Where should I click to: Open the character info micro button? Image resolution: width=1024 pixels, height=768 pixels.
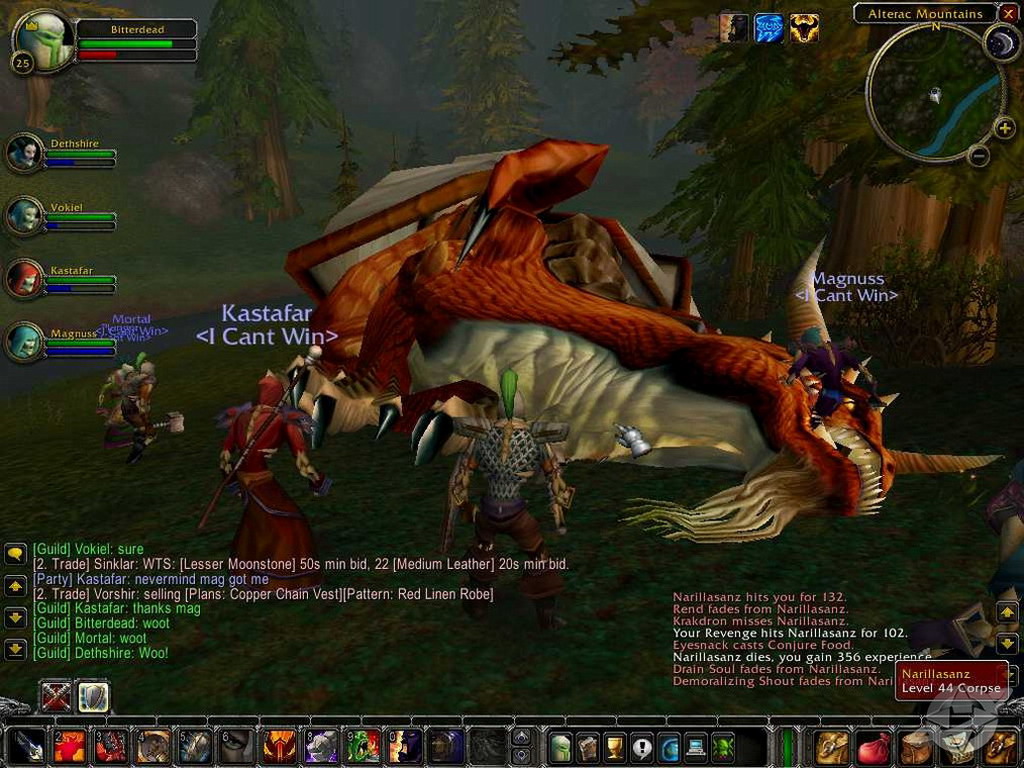click(560, 746)
